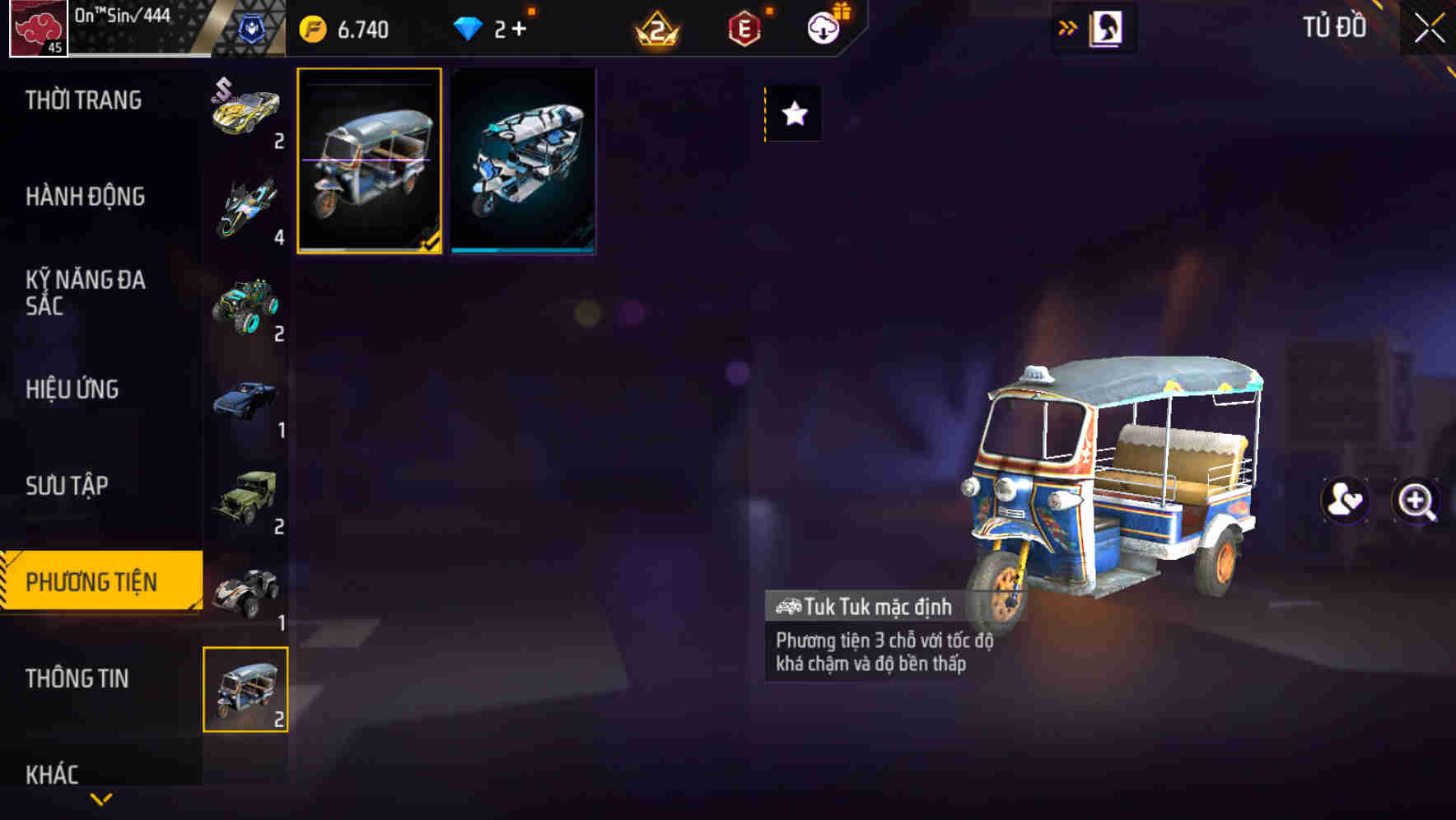The height and width of the screenshot is (820, 1456).
Task: Expand the sidebar with the bottom chevron arrow
Action: [101, 797]
